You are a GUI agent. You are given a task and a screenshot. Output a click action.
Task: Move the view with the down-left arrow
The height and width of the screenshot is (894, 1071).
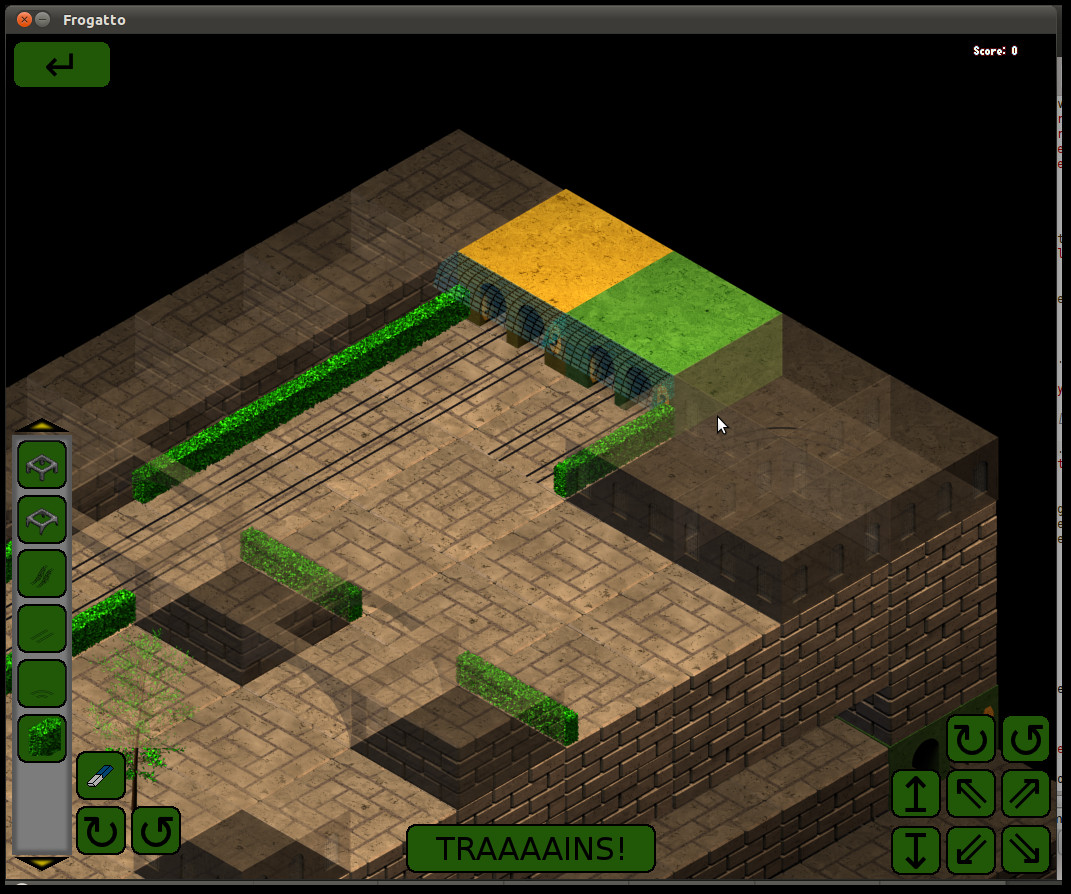click(x=971, y=849)
